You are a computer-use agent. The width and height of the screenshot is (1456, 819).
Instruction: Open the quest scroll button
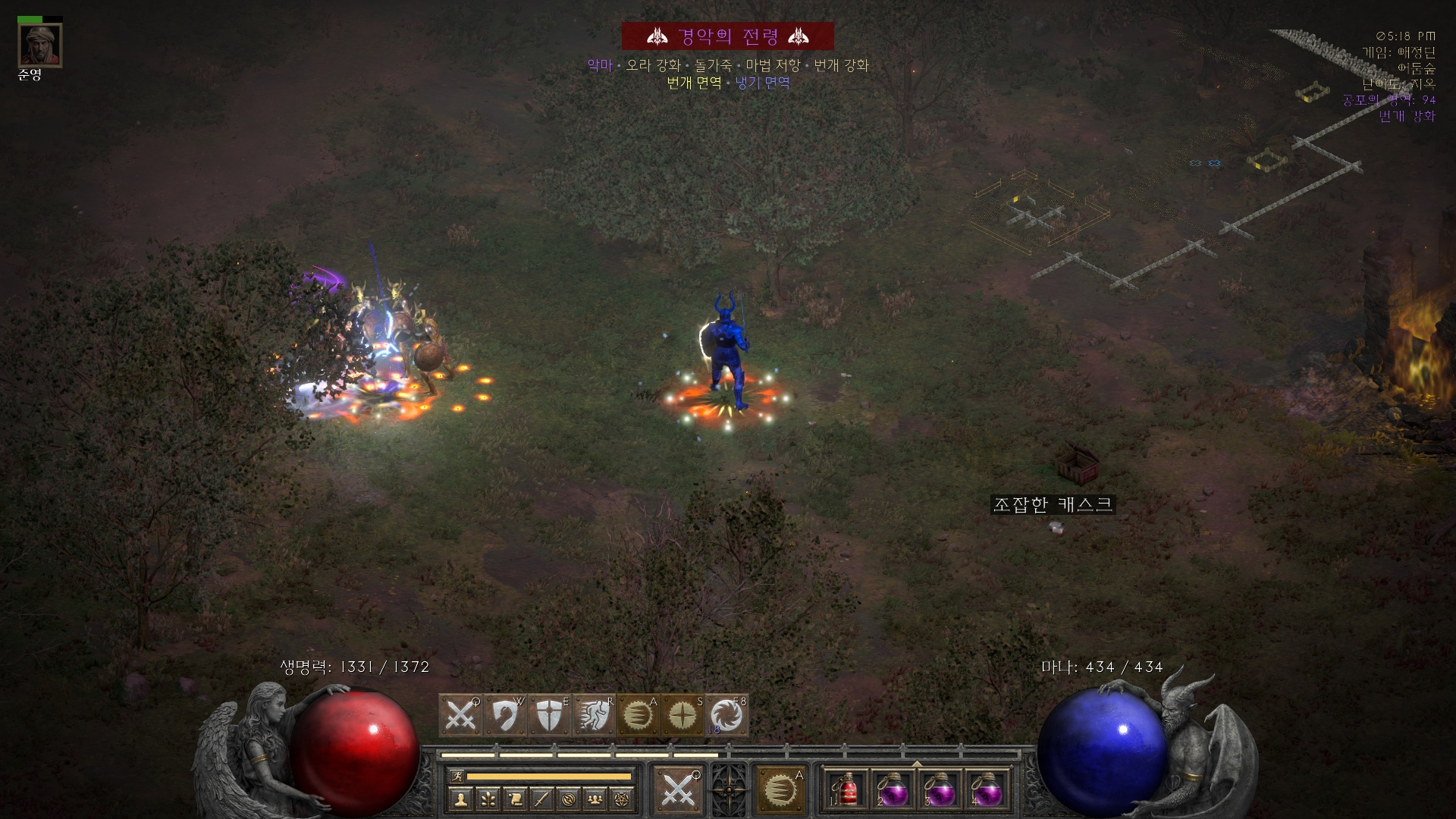515,799
